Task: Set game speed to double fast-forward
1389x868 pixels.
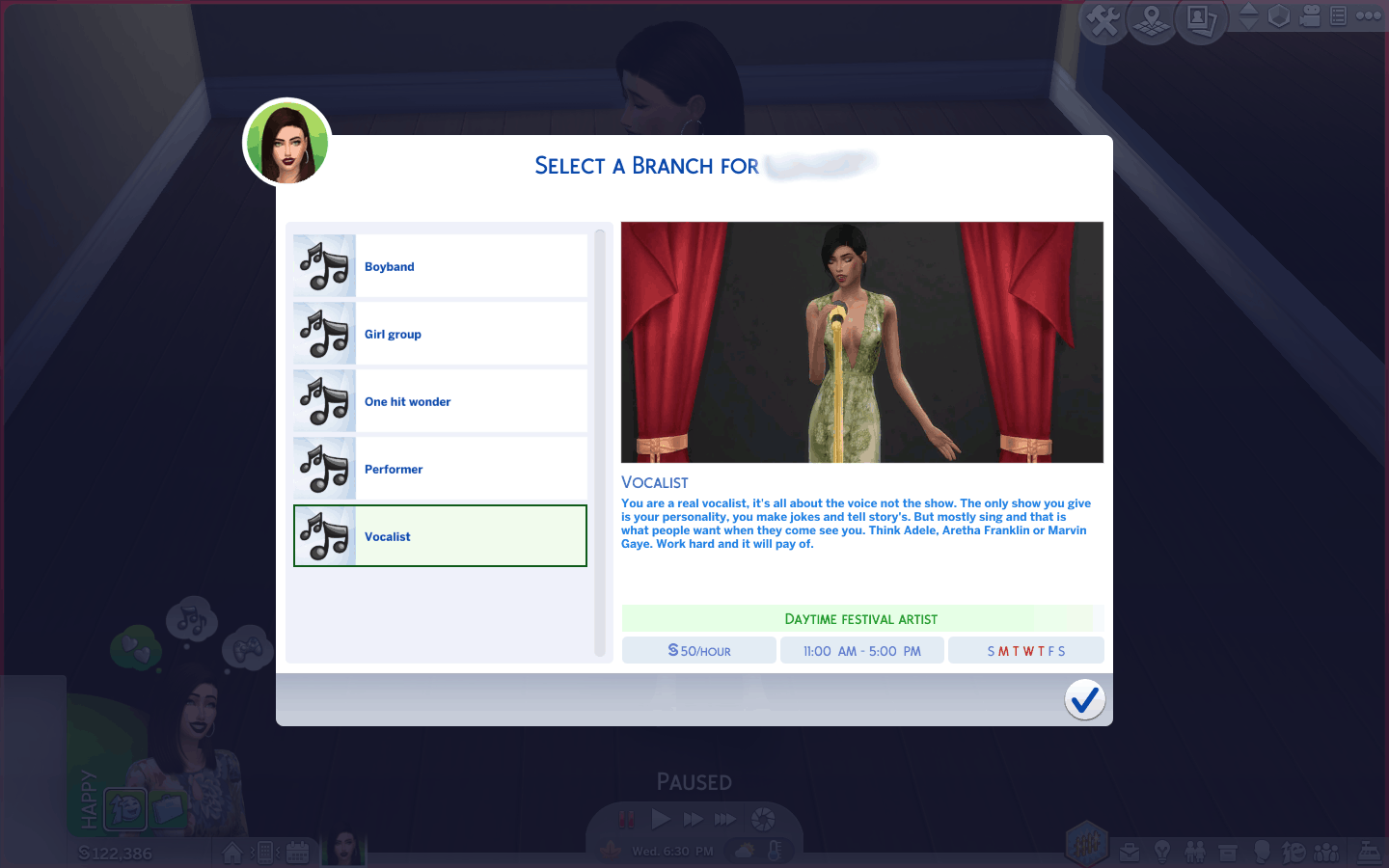Action: pos(693,820)
